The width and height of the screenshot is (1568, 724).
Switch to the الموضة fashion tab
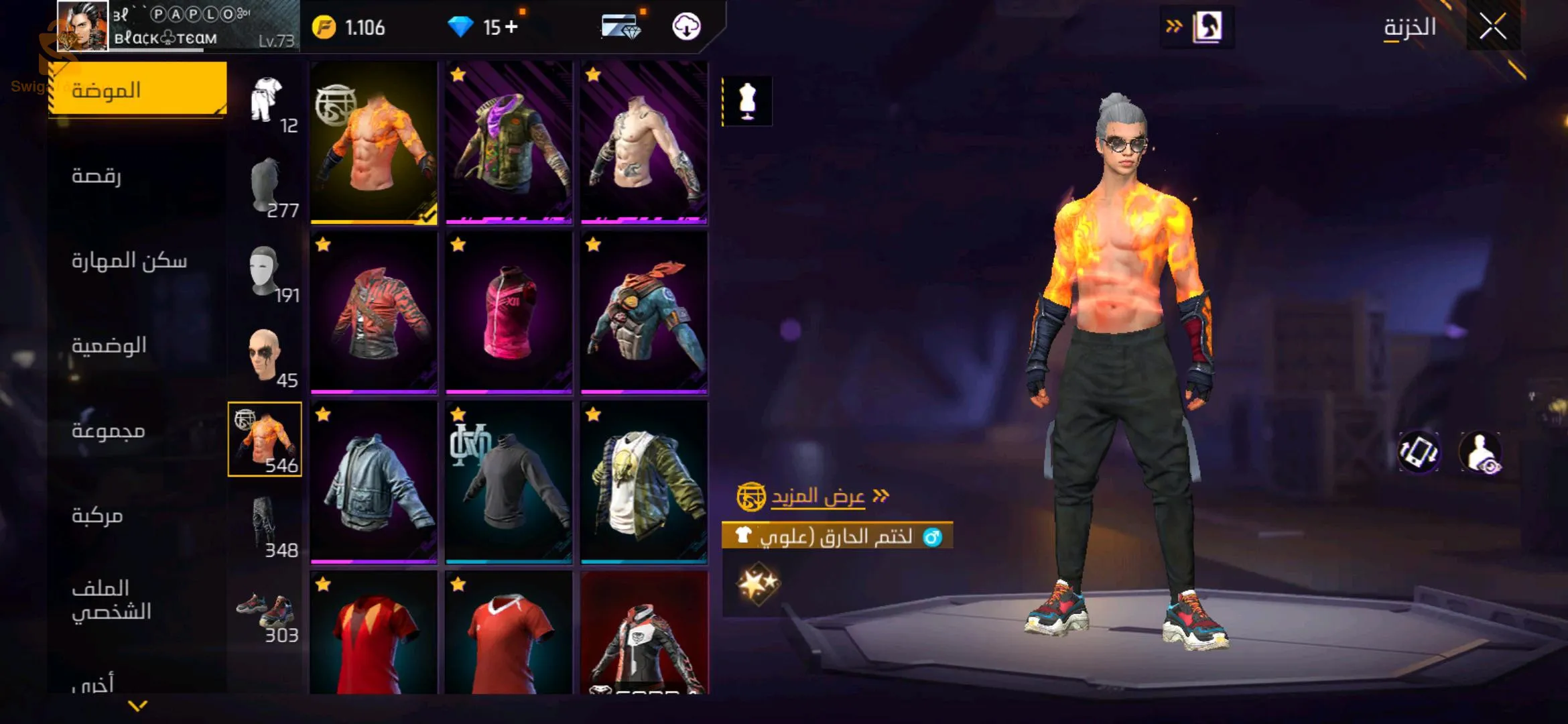137,90
